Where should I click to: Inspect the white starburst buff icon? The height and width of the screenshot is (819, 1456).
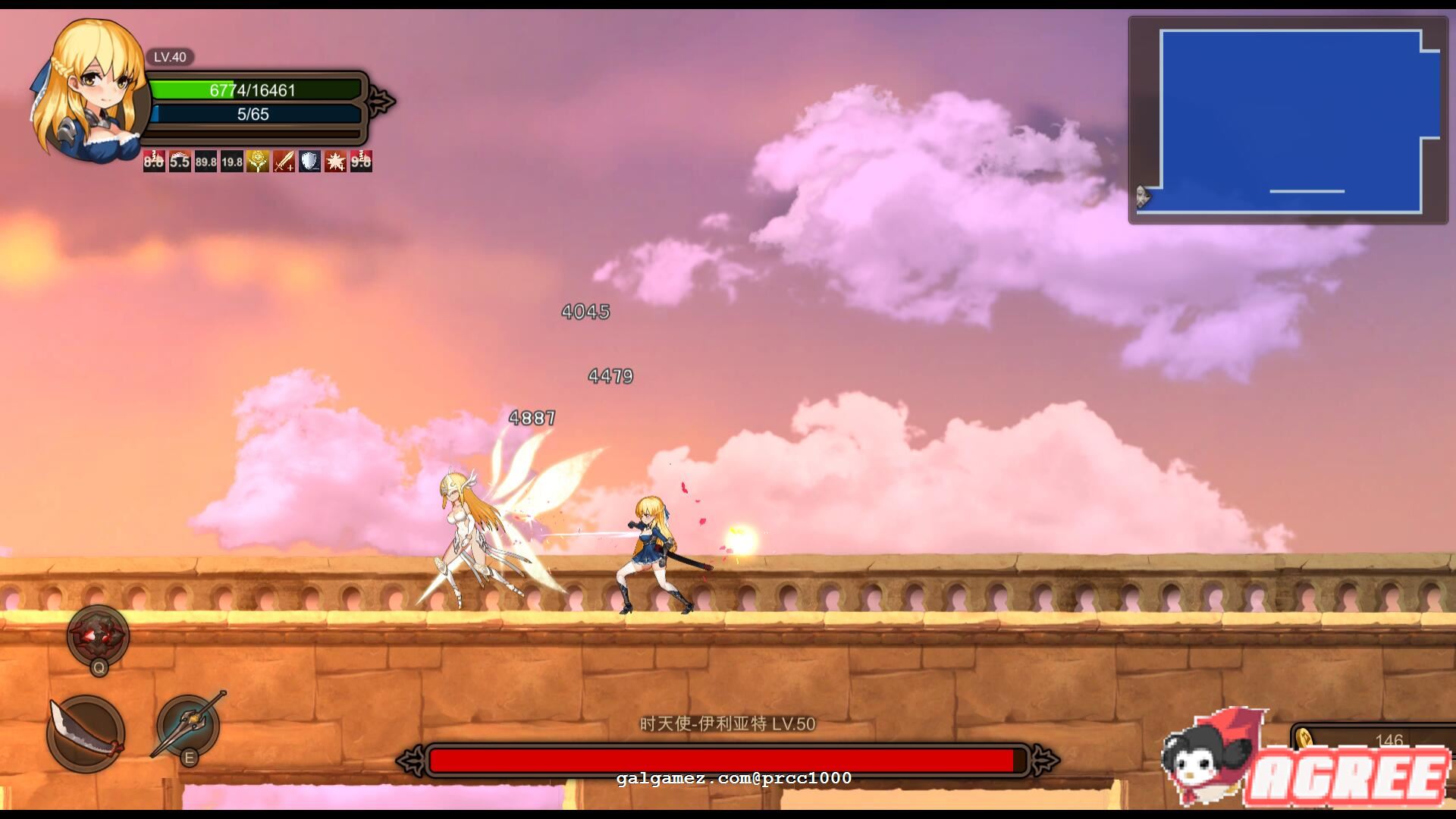point(335,162)
